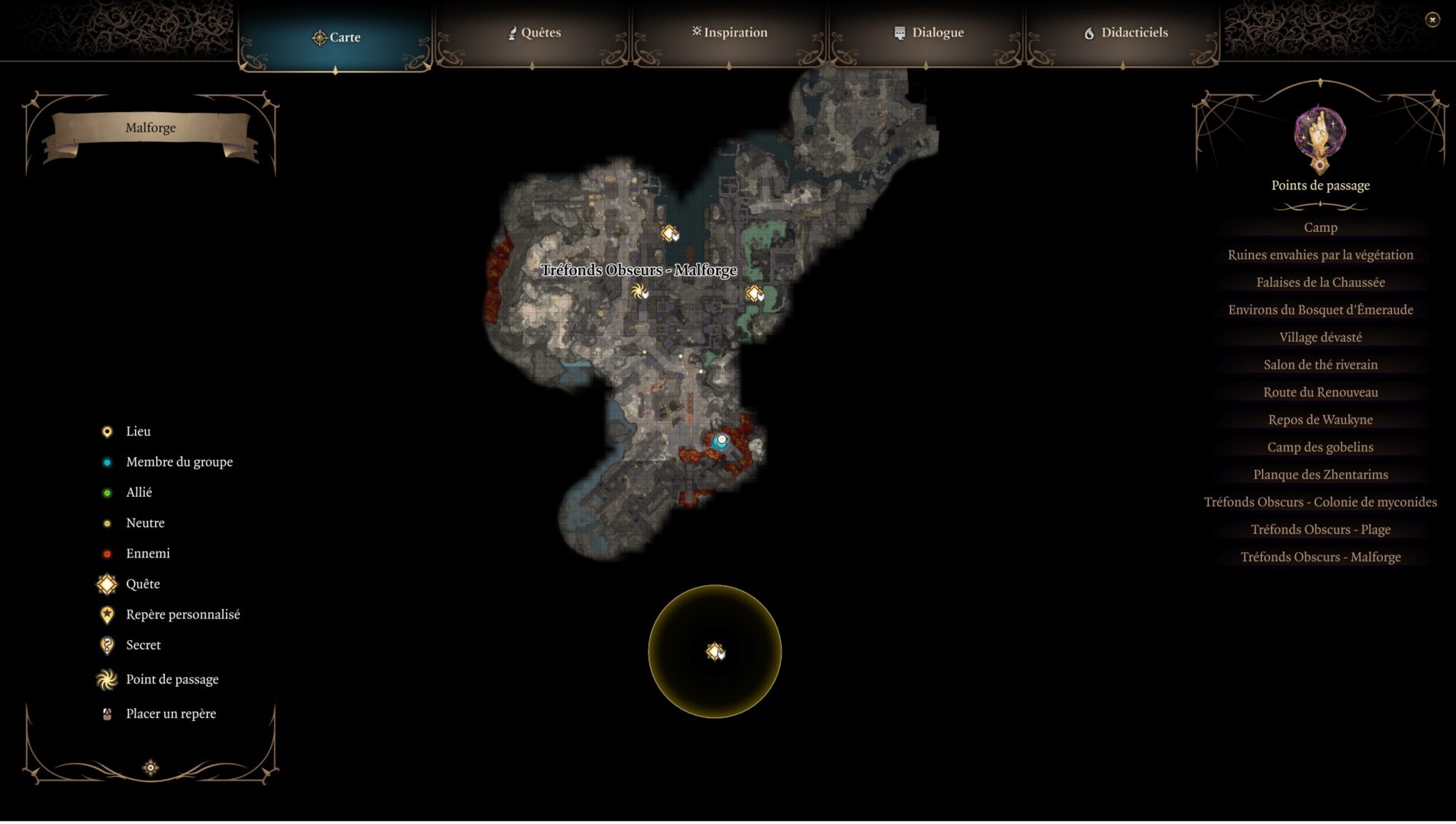
Task: Select the Dialogue tab
Action: coord(928,33)
